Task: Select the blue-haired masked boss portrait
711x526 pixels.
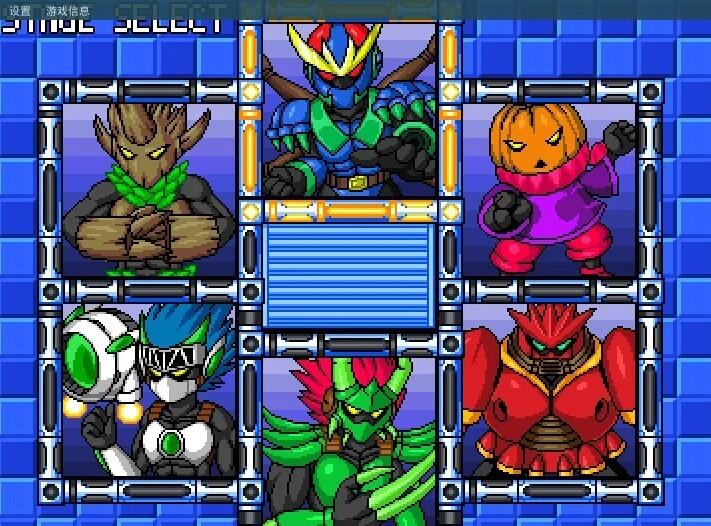Action: (x=149, y=390)
